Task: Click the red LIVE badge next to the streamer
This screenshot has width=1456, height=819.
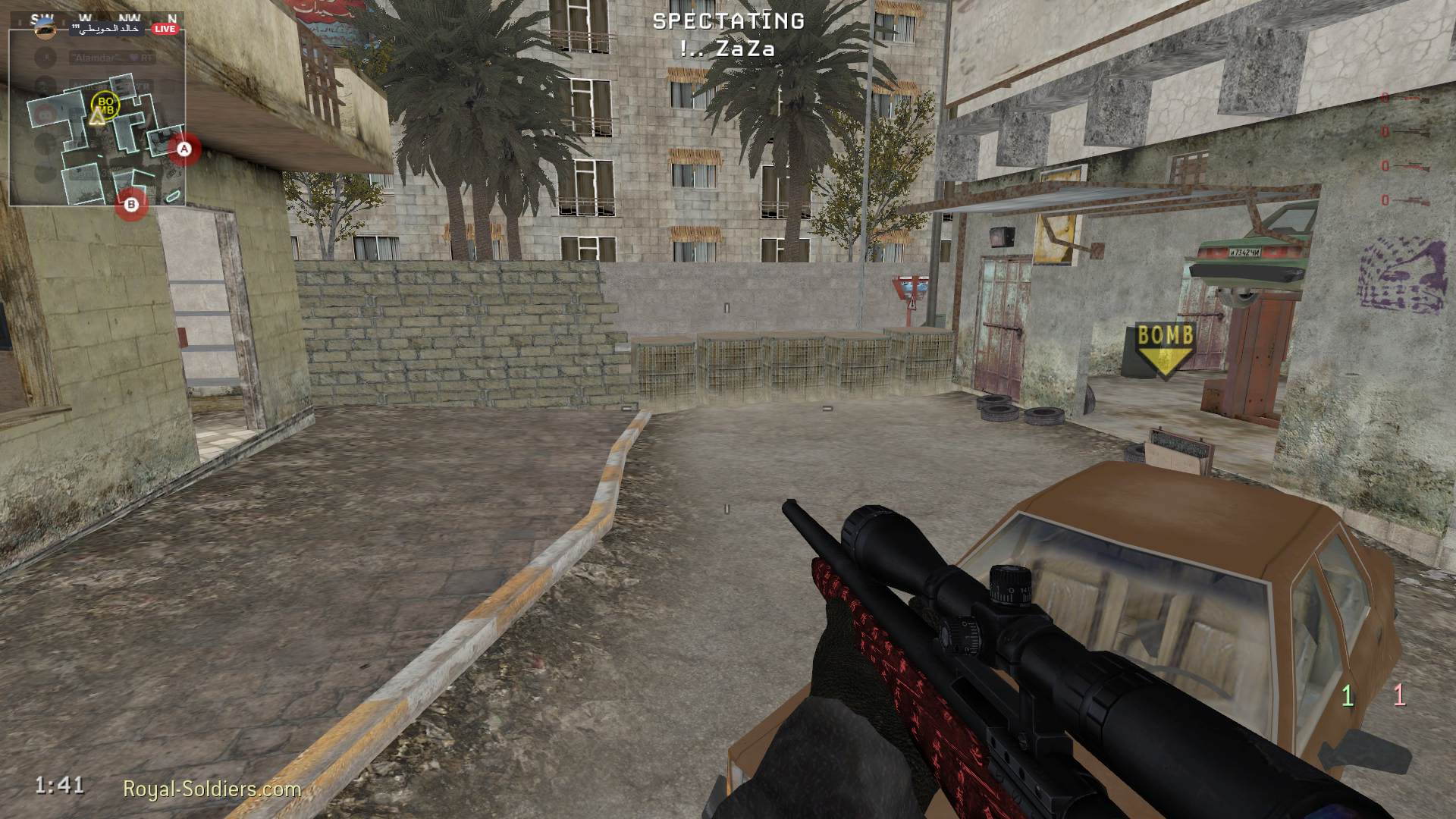Action: [x=165, y=28]
